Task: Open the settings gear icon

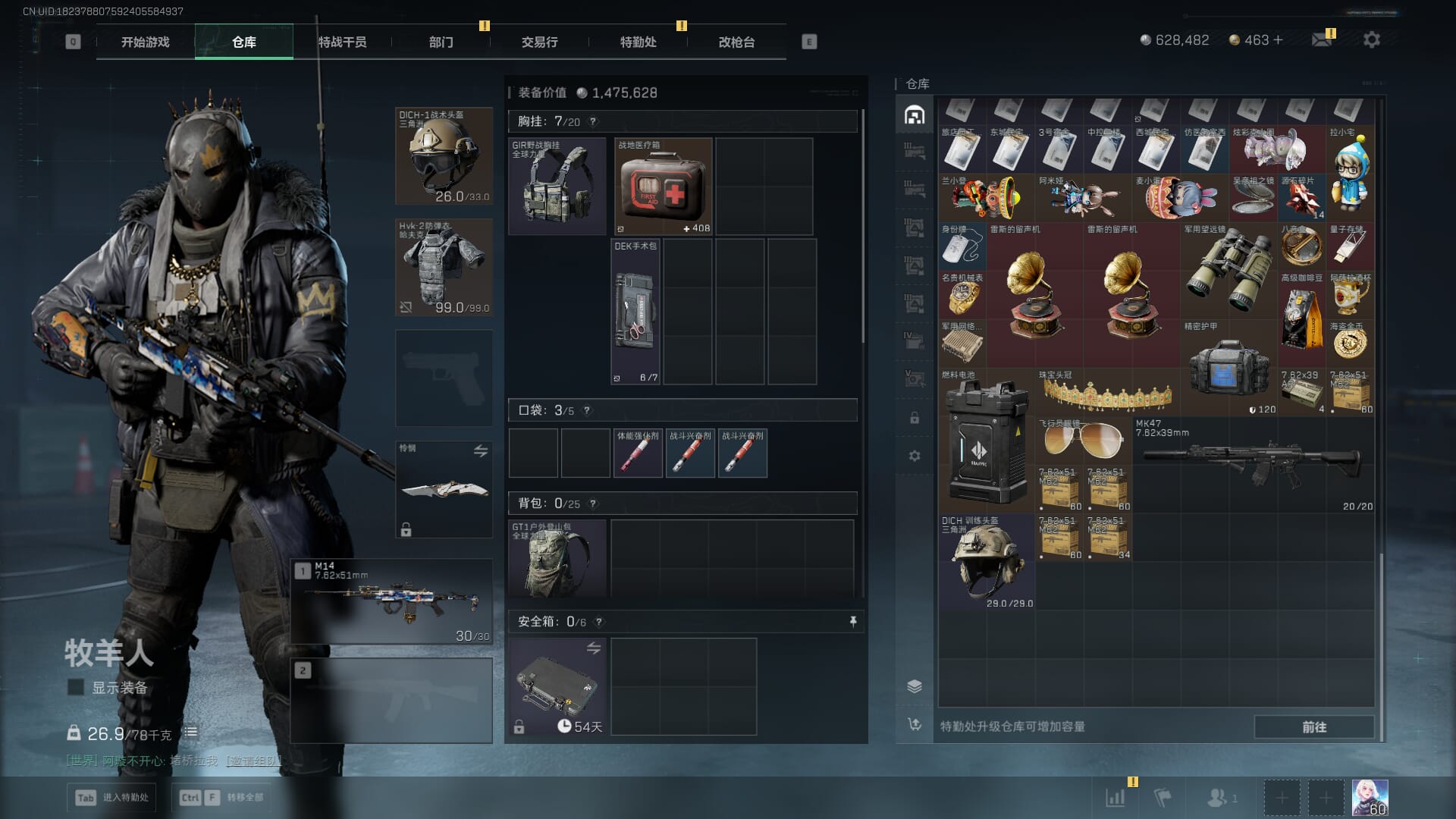Action: tap(1372, 39)
